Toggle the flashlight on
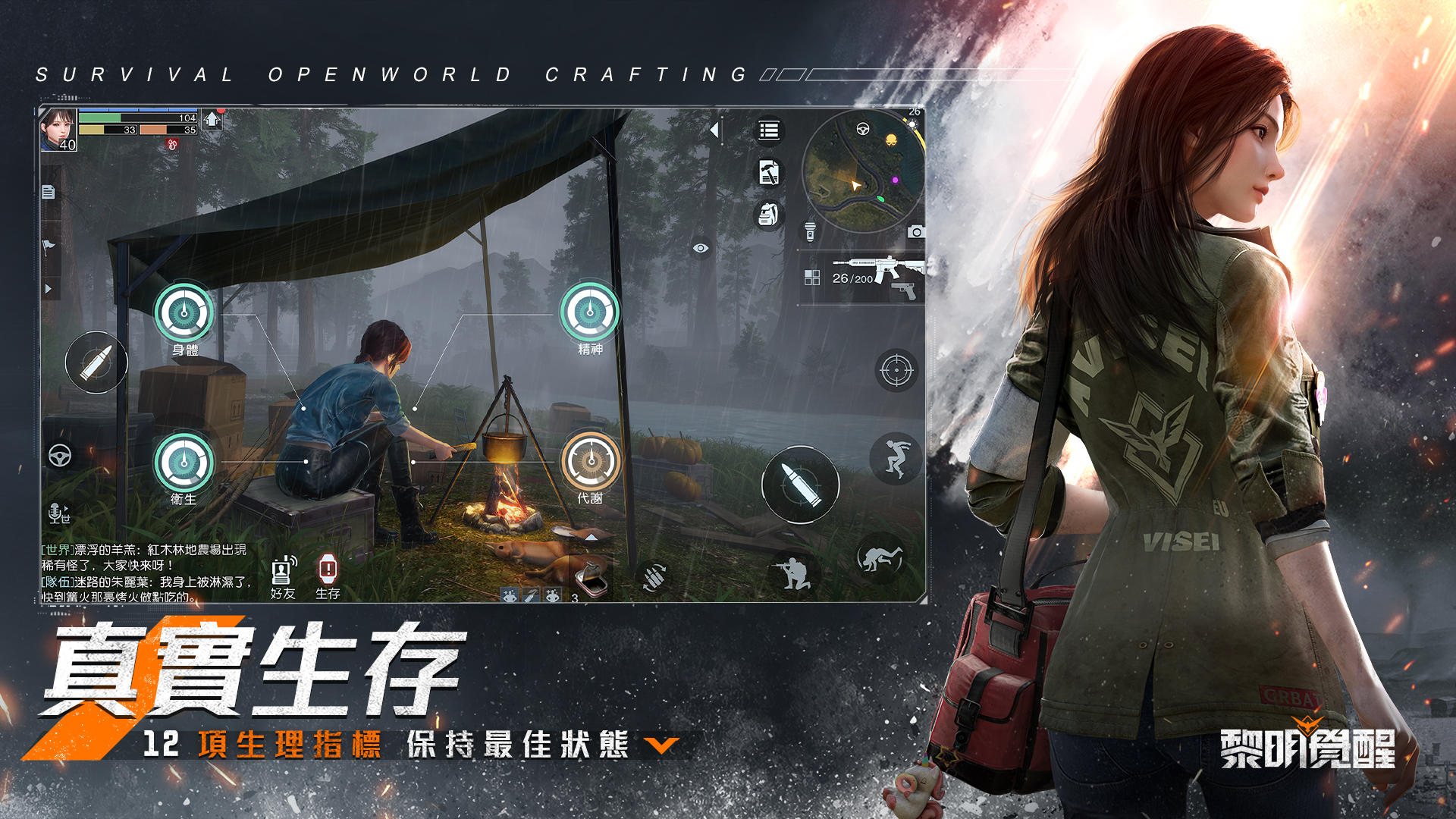 coord(810,231)
